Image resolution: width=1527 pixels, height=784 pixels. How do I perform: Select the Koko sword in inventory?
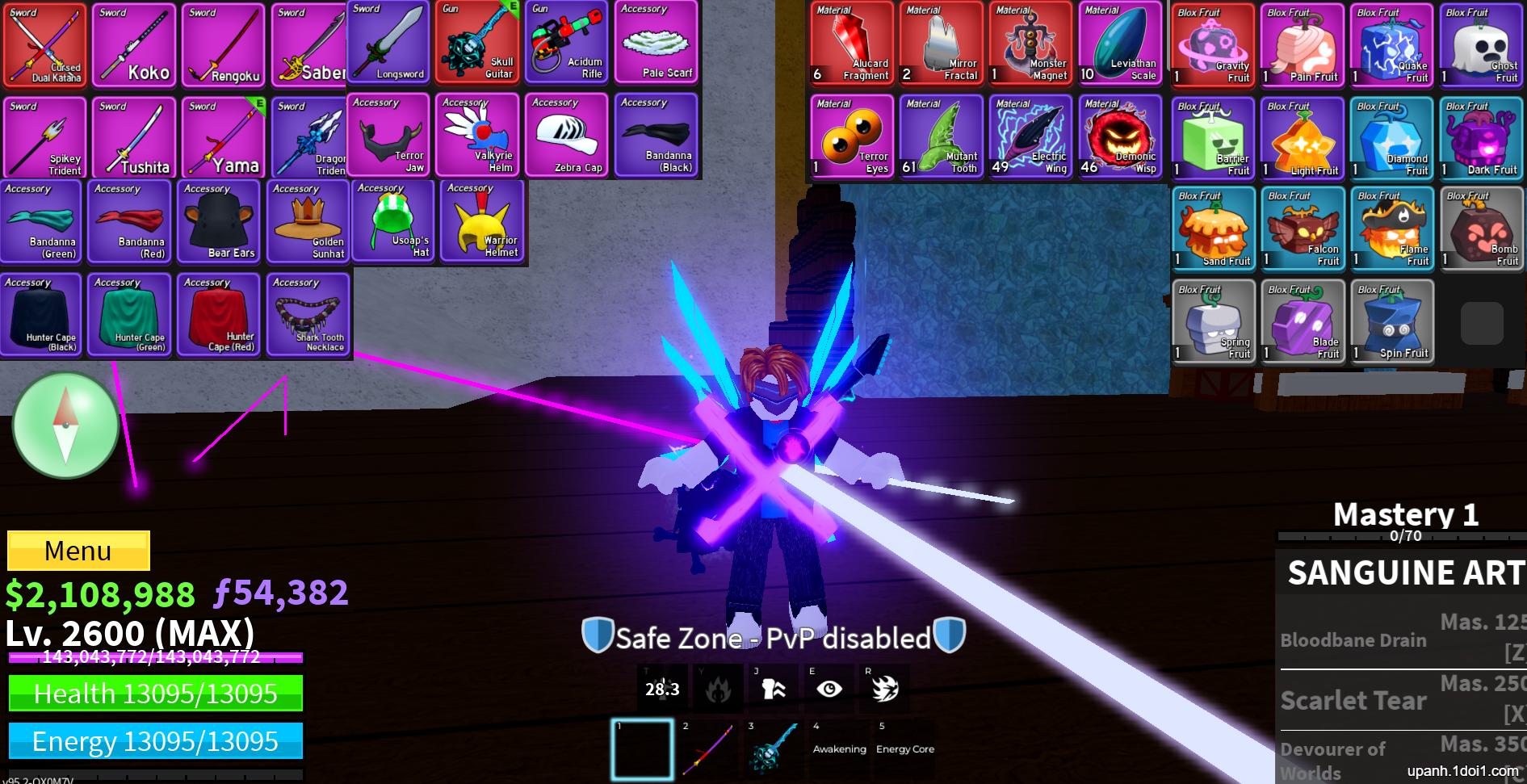(x=134, y=44)
